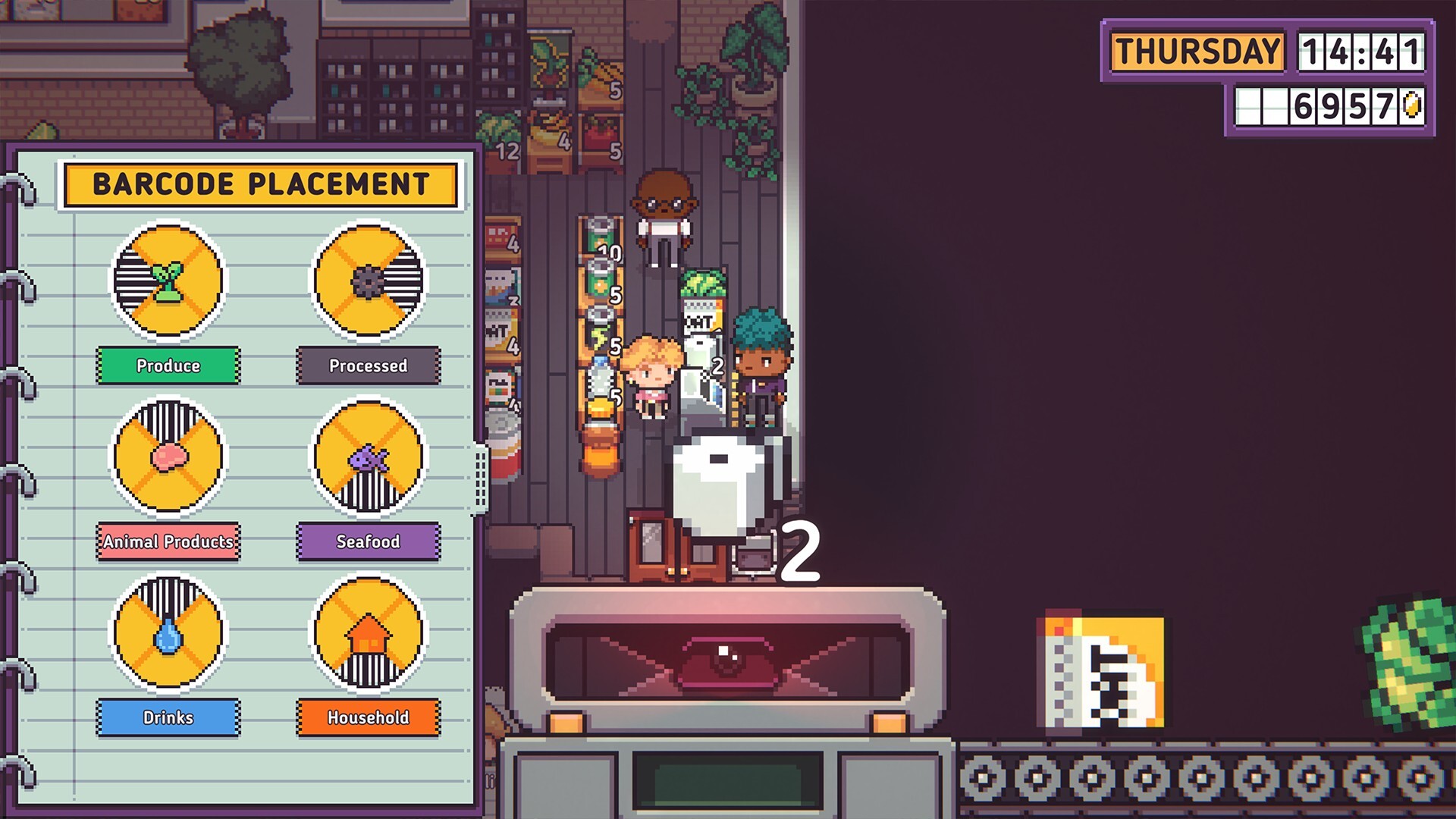Toggle the green Produce label bar

(168, 366)
